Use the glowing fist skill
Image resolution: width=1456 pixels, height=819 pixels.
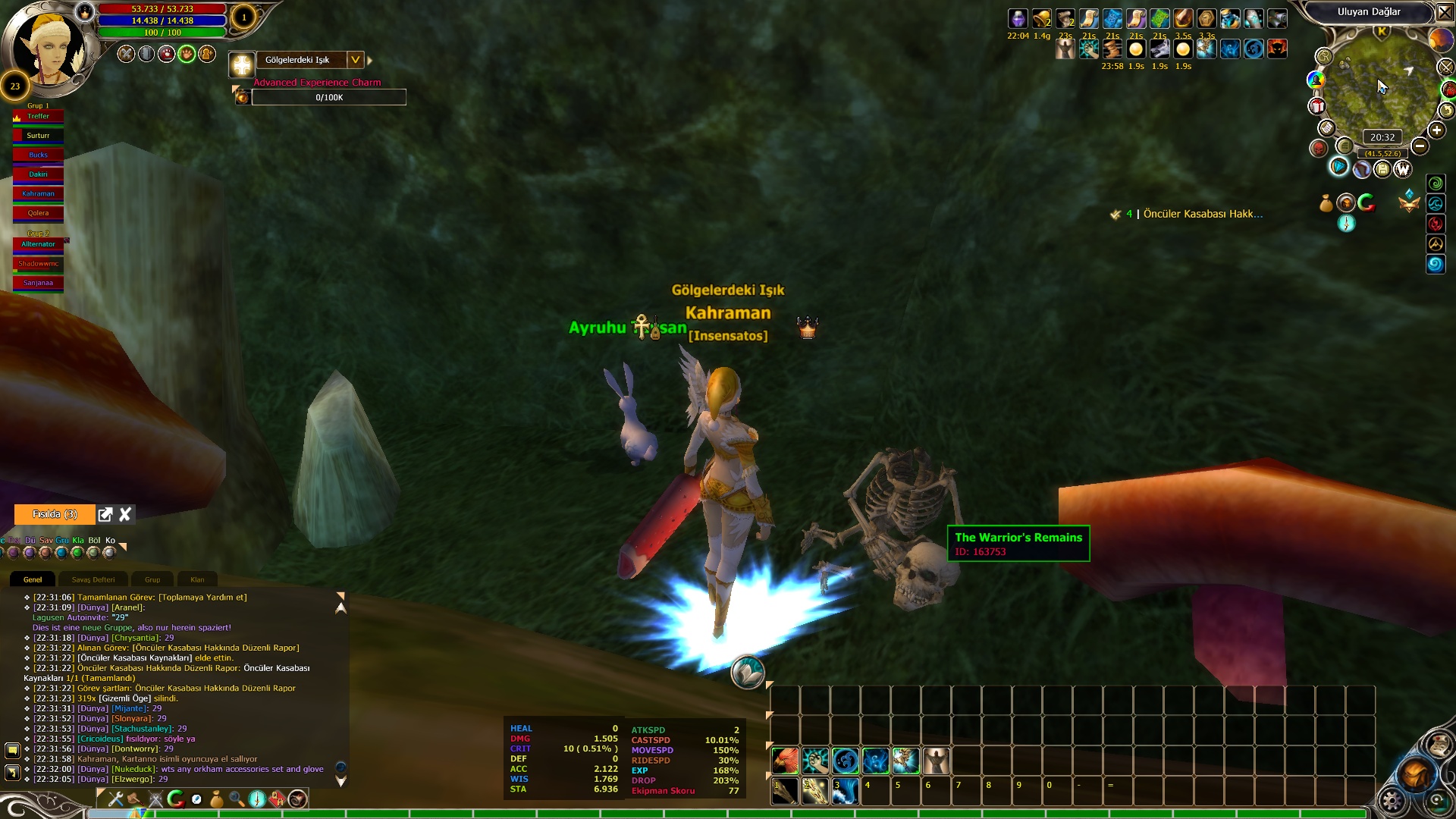coord(815,761)
